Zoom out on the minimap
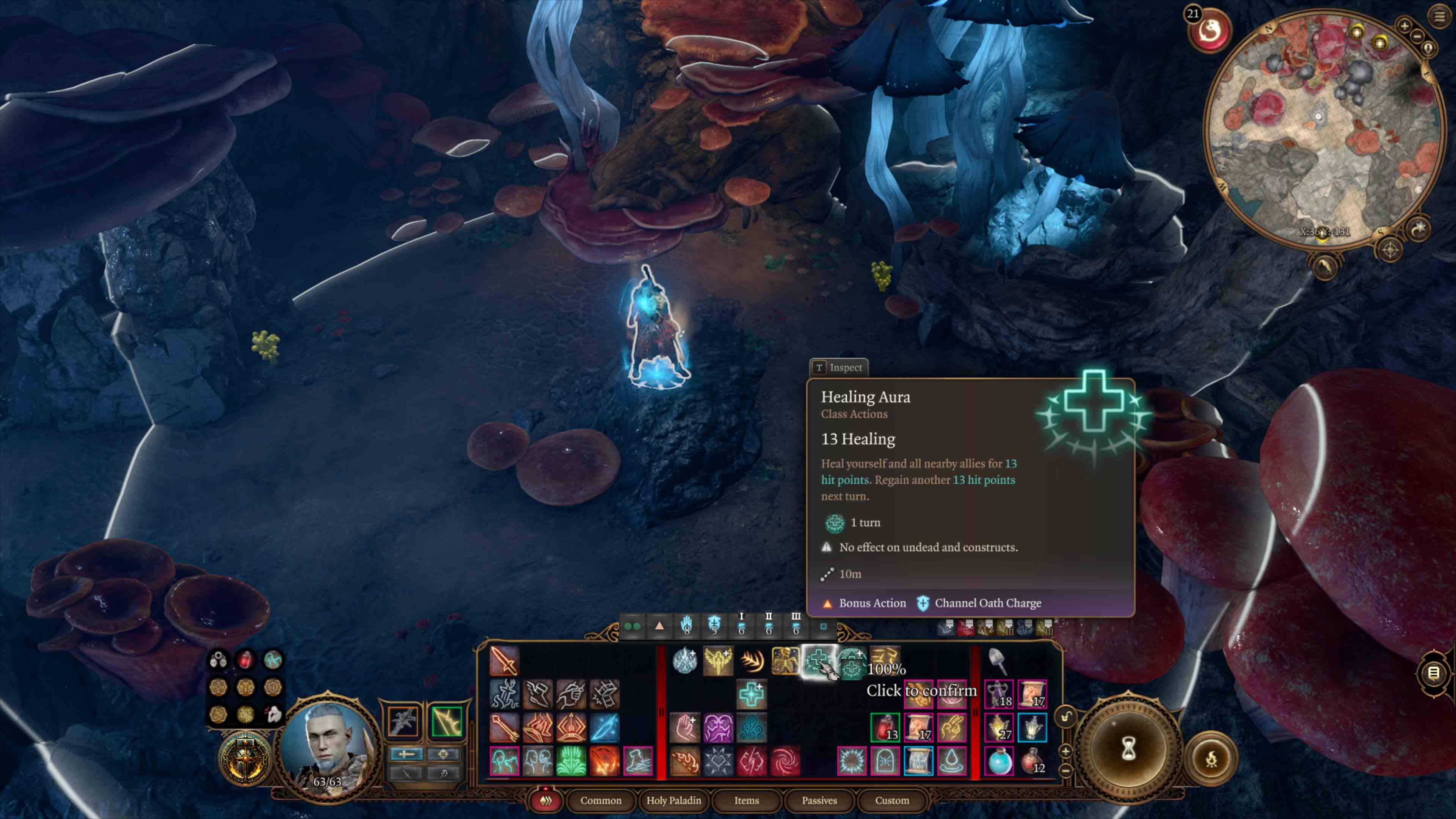 pos(1417,36)
